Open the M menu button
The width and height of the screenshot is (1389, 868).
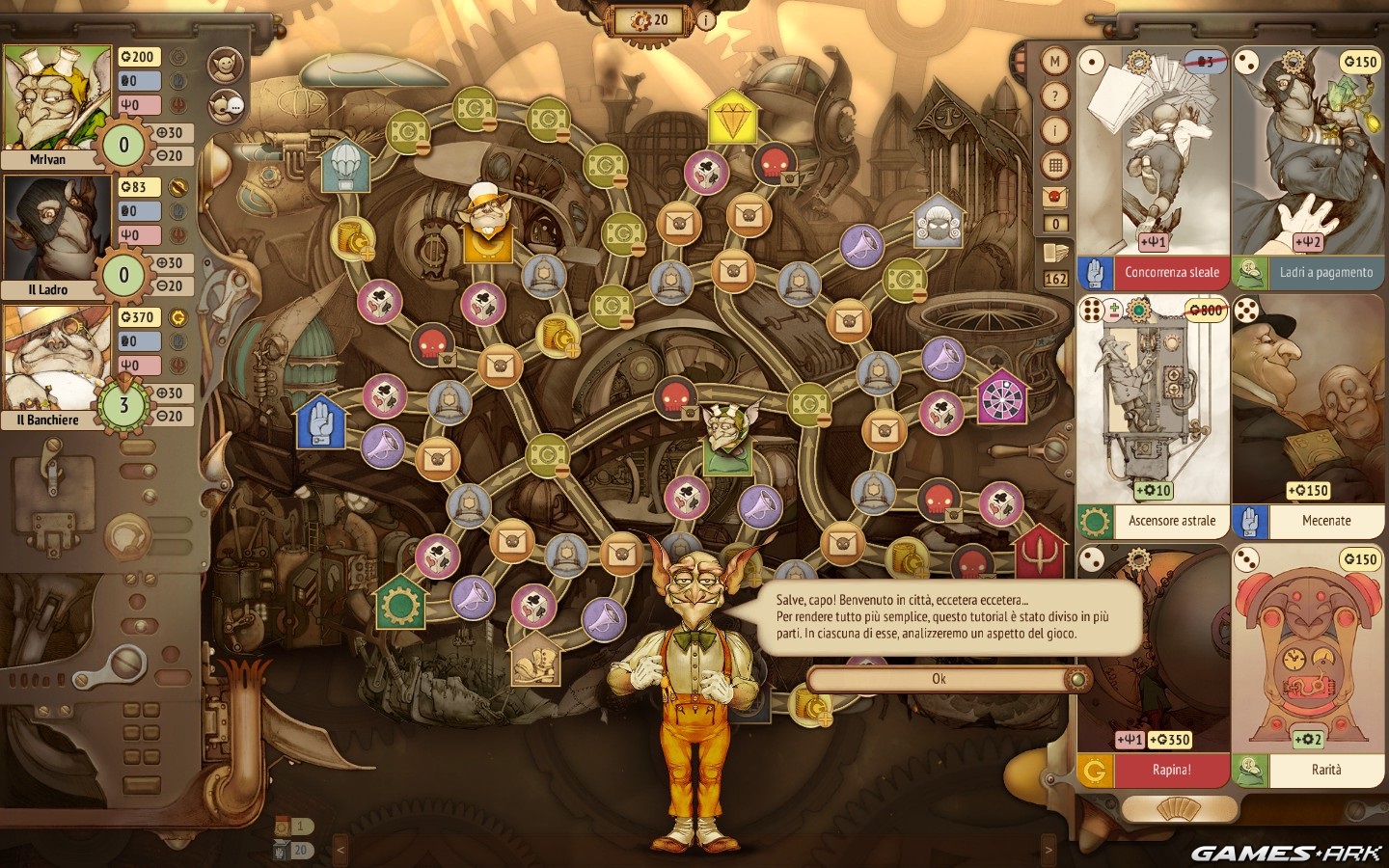(1055, 62)
